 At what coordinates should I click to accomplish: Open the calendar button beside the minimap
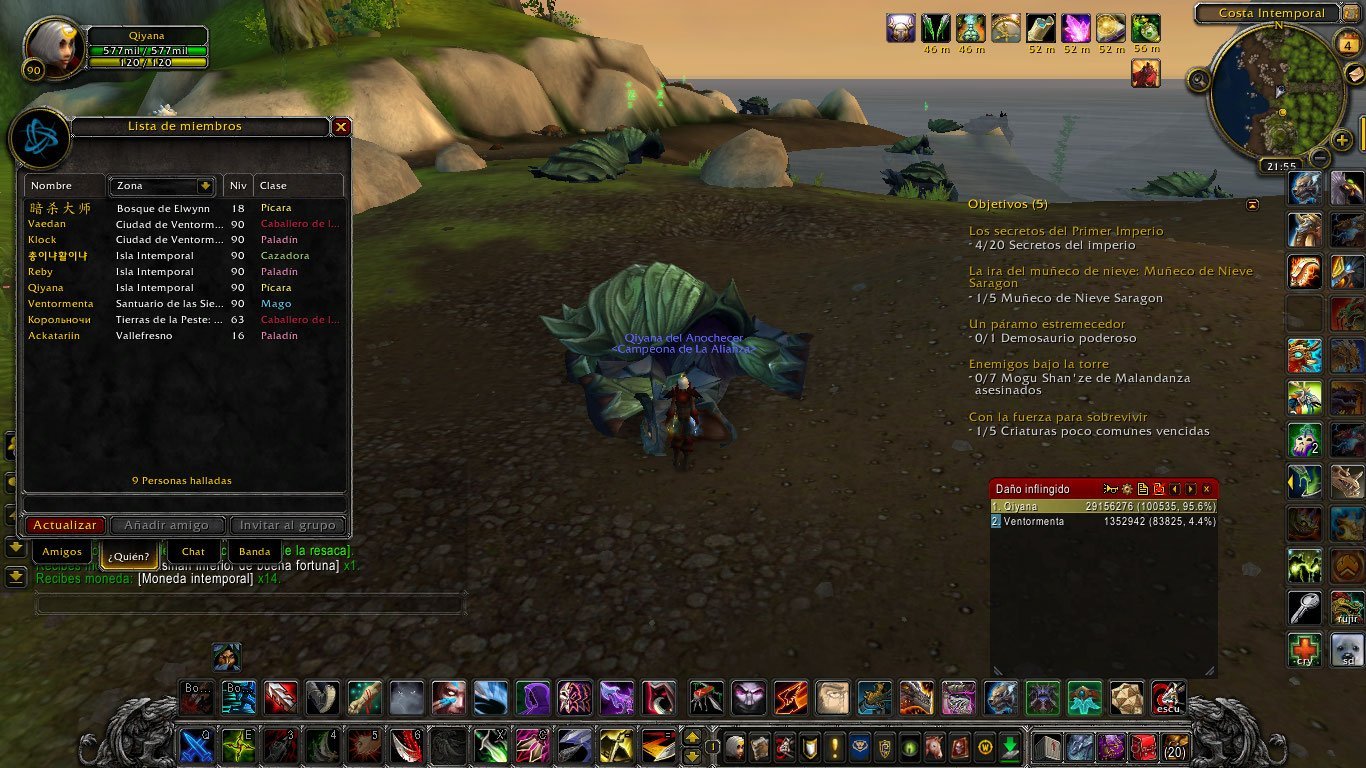1346,42
